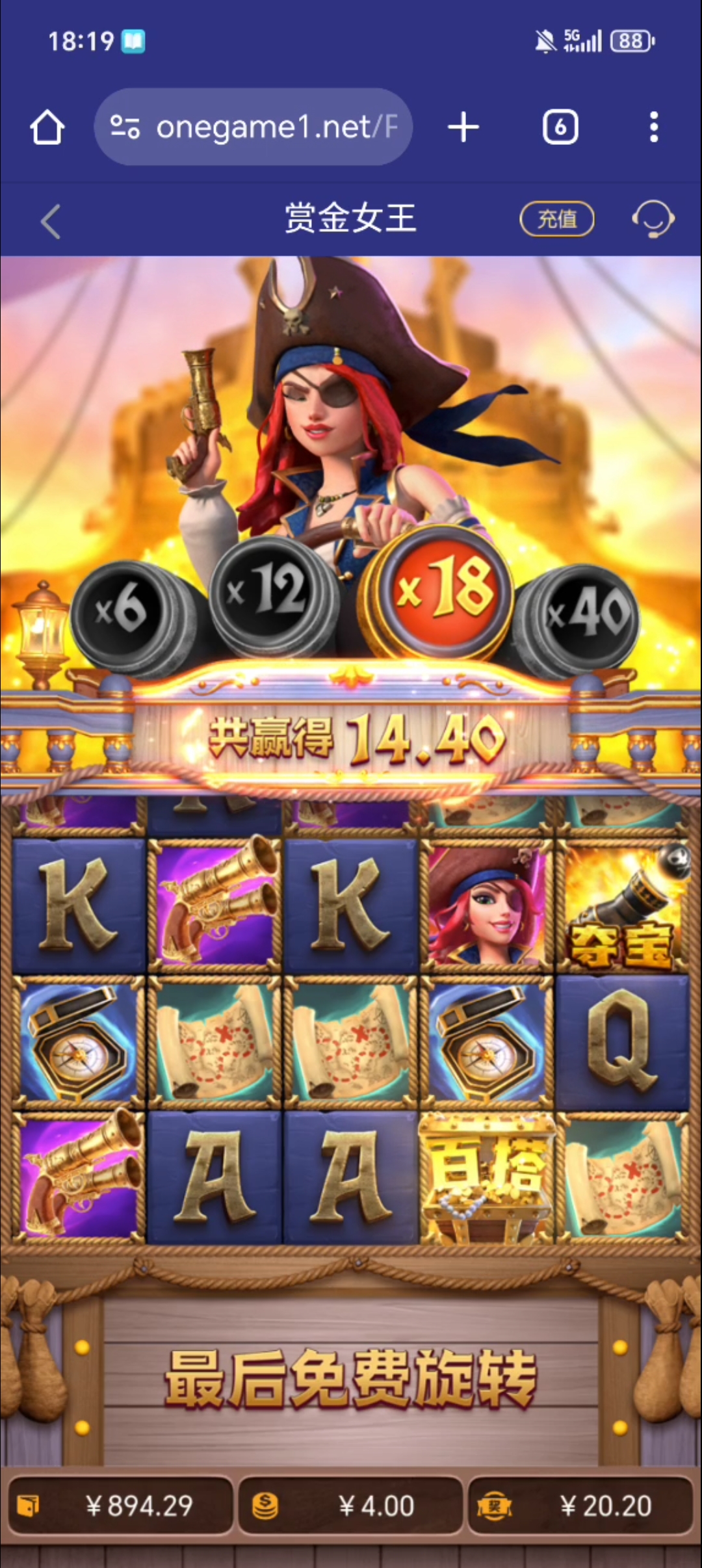Open the browser tab switcher
This screenshot has width=702, height=1568.
click(560, 127)
